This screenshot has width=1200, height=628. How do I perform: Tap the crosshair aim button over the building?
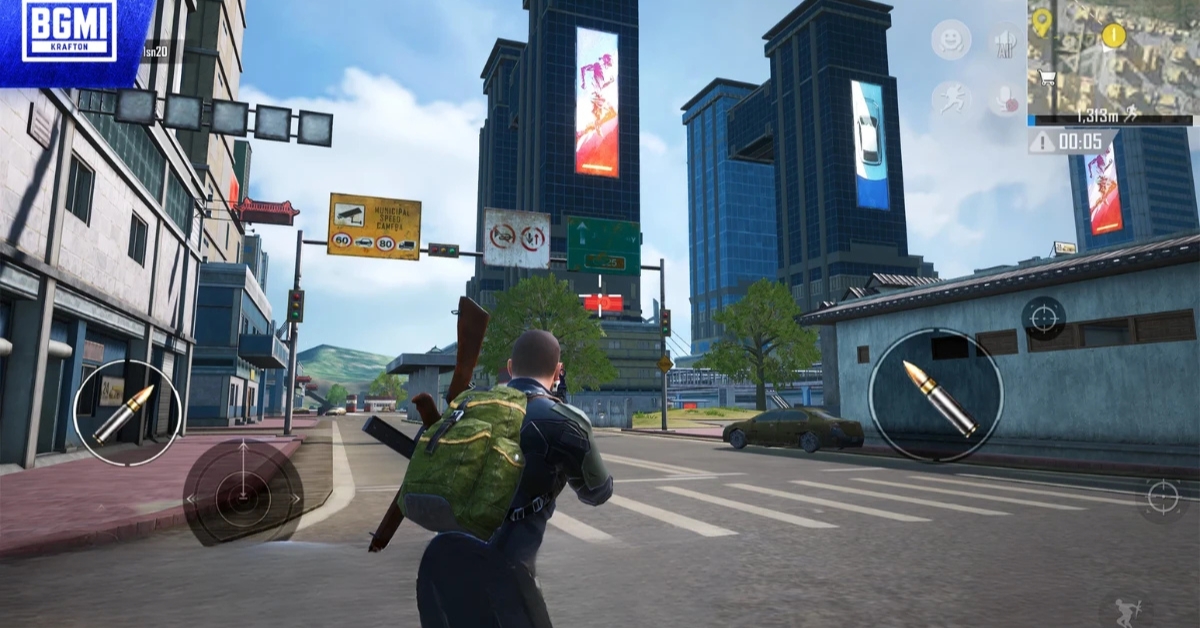(x=1043, y=318)
